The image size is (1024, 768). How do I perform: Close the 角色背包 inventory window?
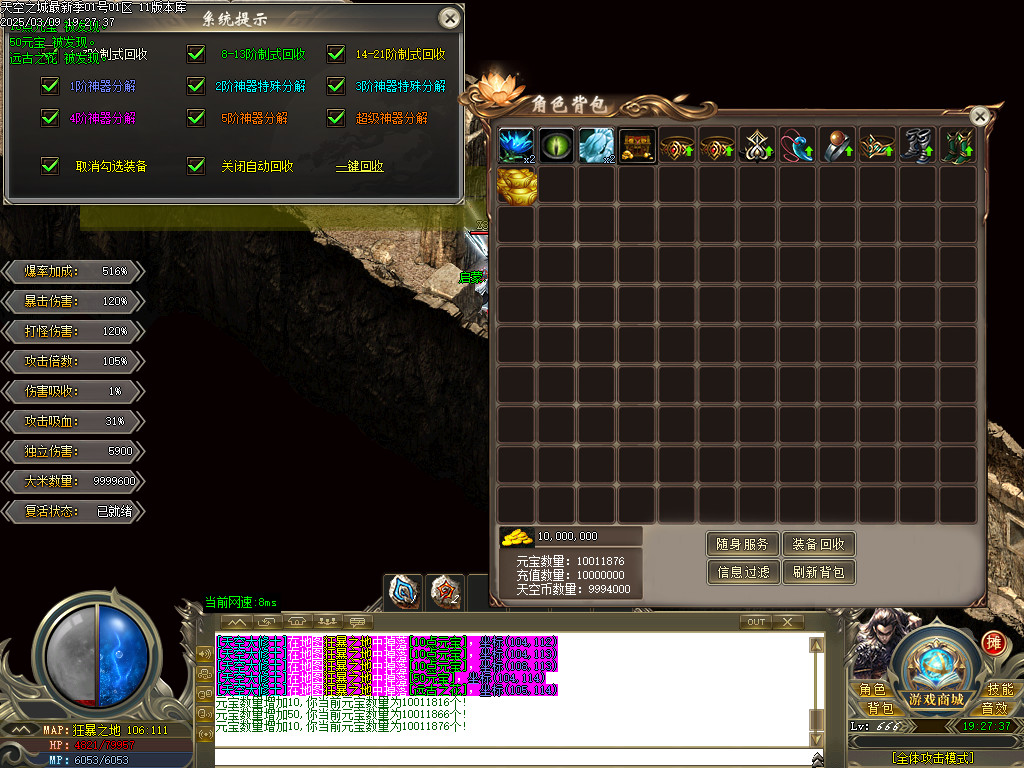980,117
